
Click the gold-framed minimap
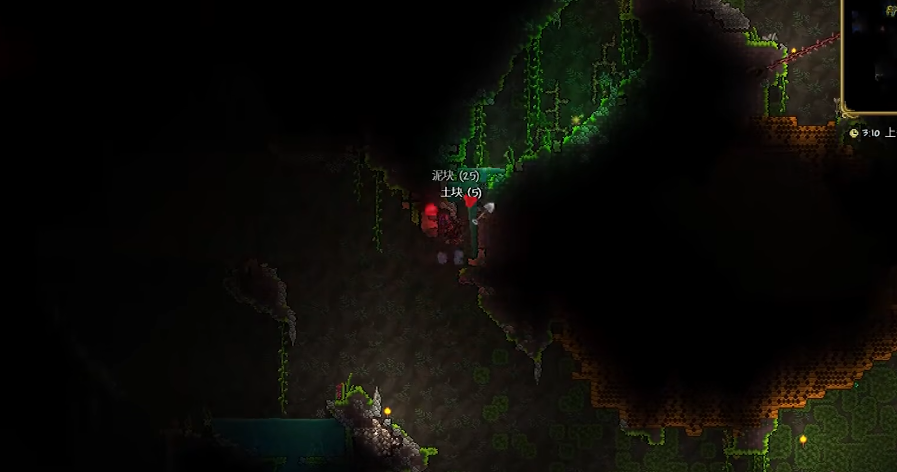click(x=872, y=55)
